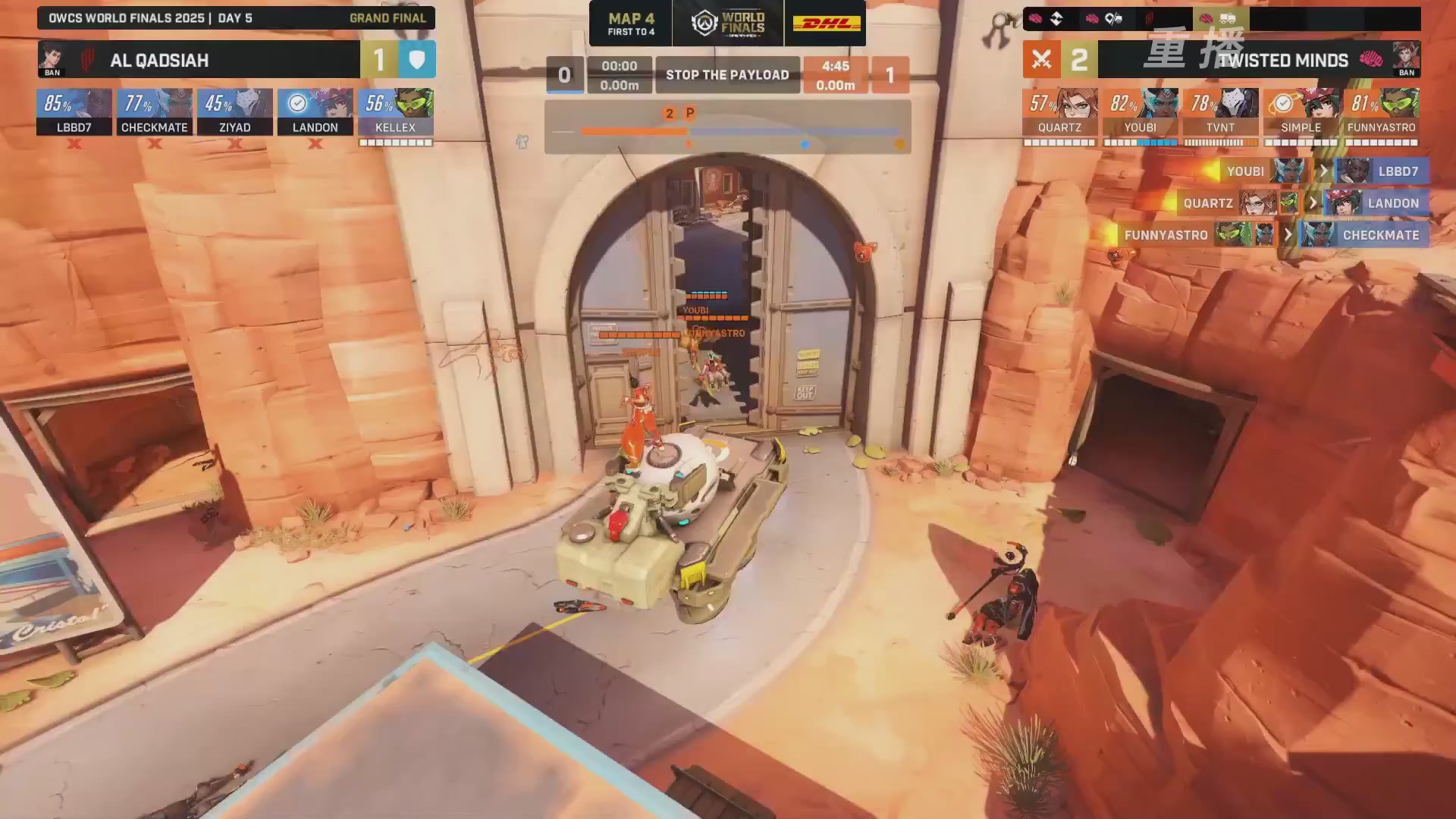Click the Stop the Payload objective tracker
The width and height of the screenshot is (1456, 819).
coord(727,75)
